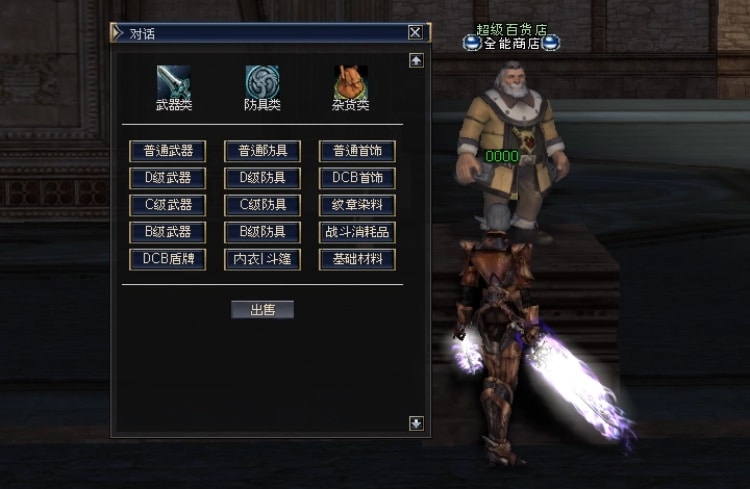Viewport: 750px width, 489px height.
Task: Click the dialog's scroll-up arrow
Action: coord(416,60)
